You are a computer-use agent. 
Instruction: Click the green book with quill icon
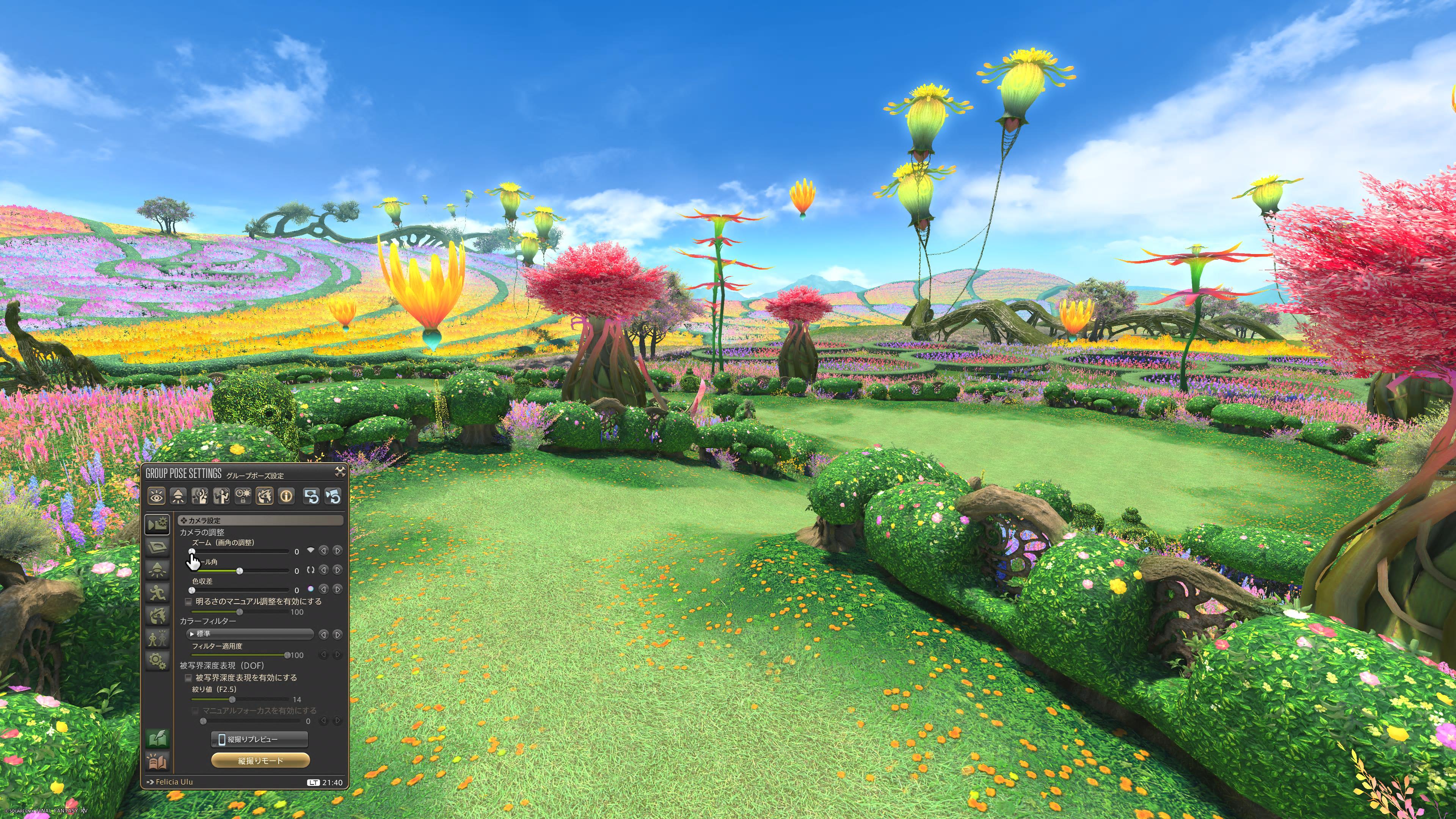(x=157, y=738)
